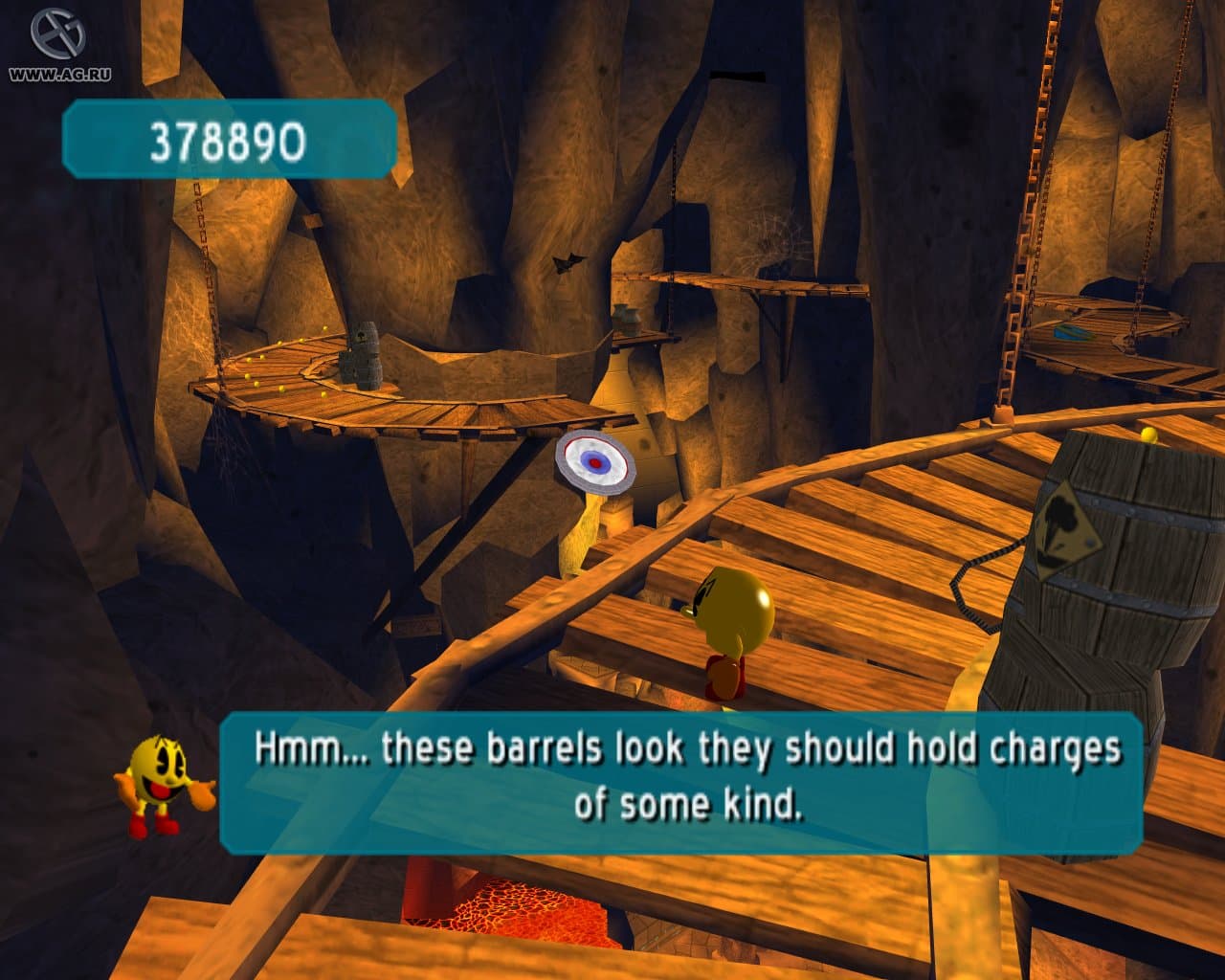Click the score display showing 378890

[x=228, y=142]
